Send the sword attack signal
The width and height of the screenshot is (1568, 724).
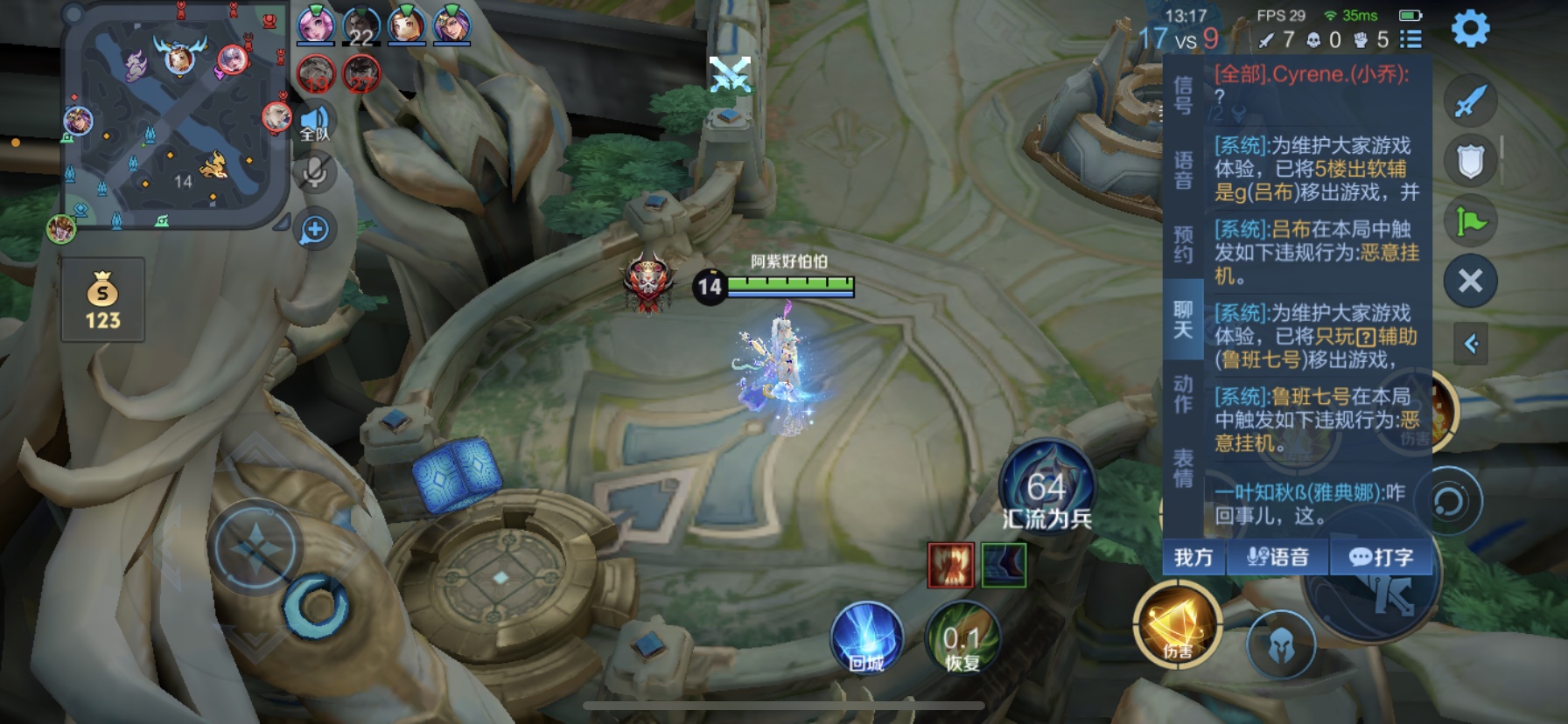1470,101
